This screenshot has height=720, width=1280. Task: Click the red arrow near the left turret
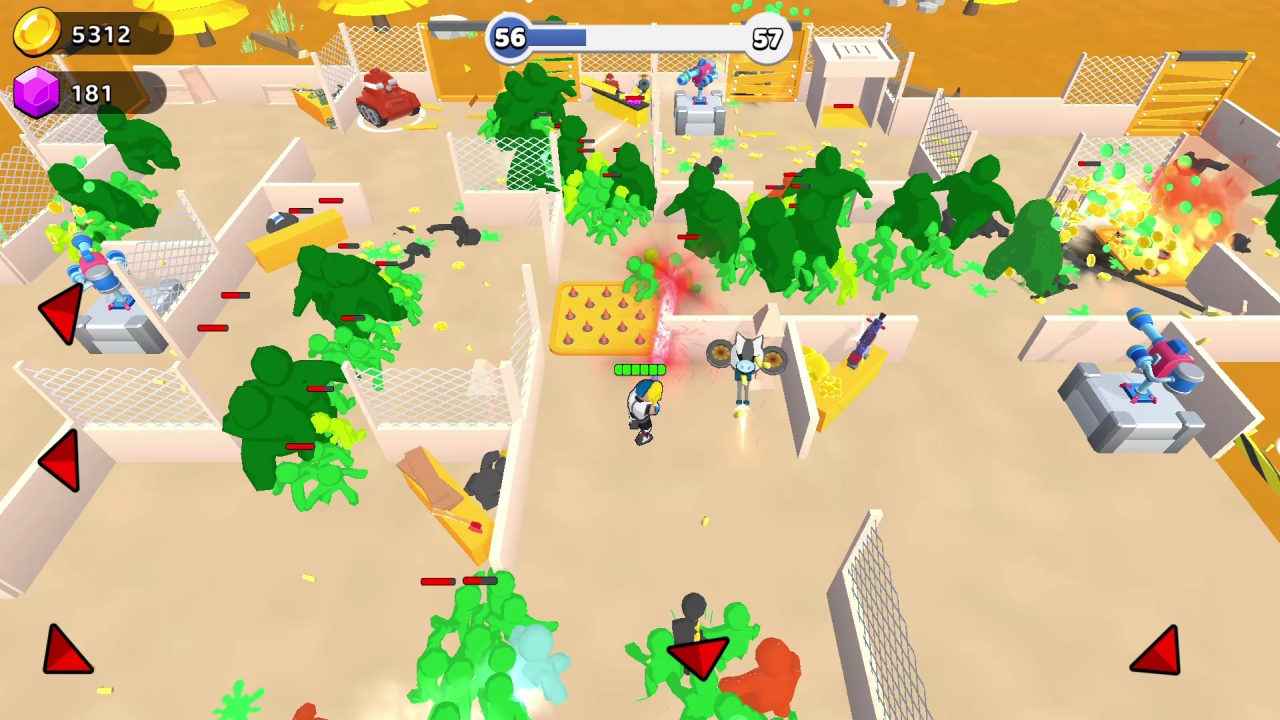tap(60, 315)
